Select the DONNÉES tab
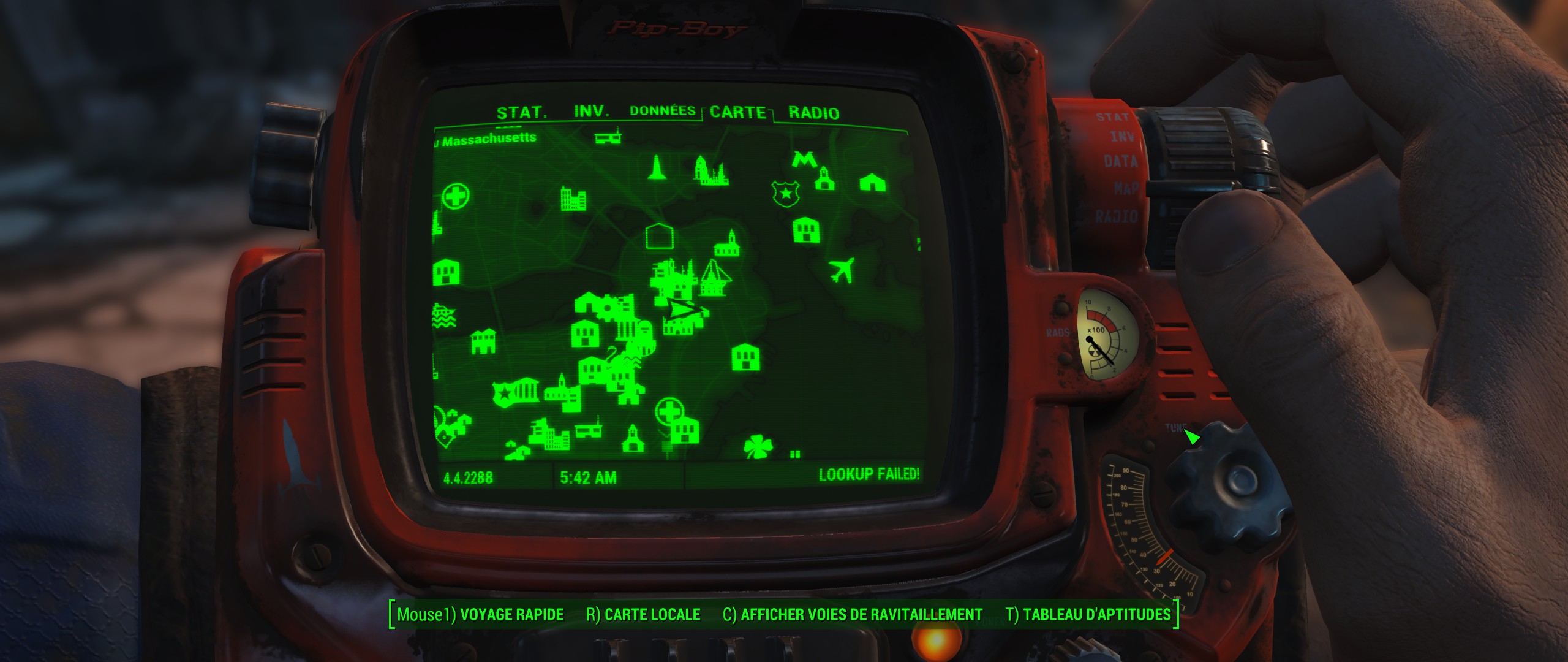Screen dimensions: 1568x662 662,111
